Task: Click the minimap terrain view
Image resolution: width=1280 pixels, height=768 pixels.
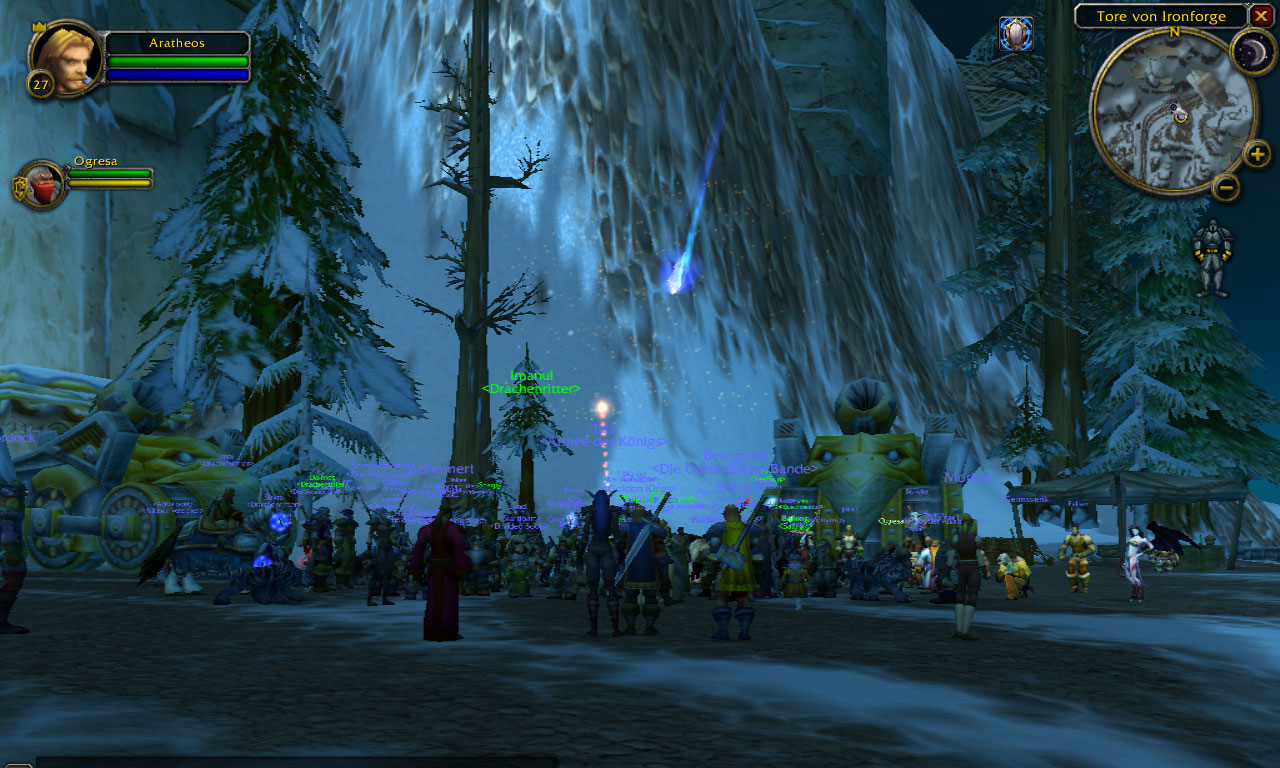Action: tap(1172, 110)
